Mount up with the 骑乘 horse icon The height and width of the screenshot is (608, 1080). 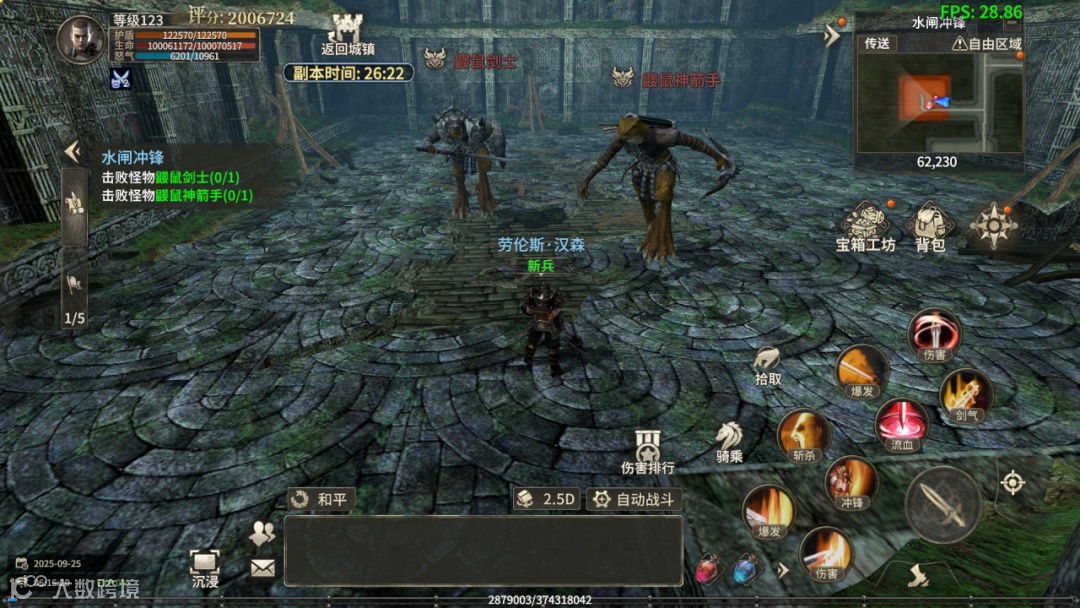pyautogui.click(x=729, y=439)
